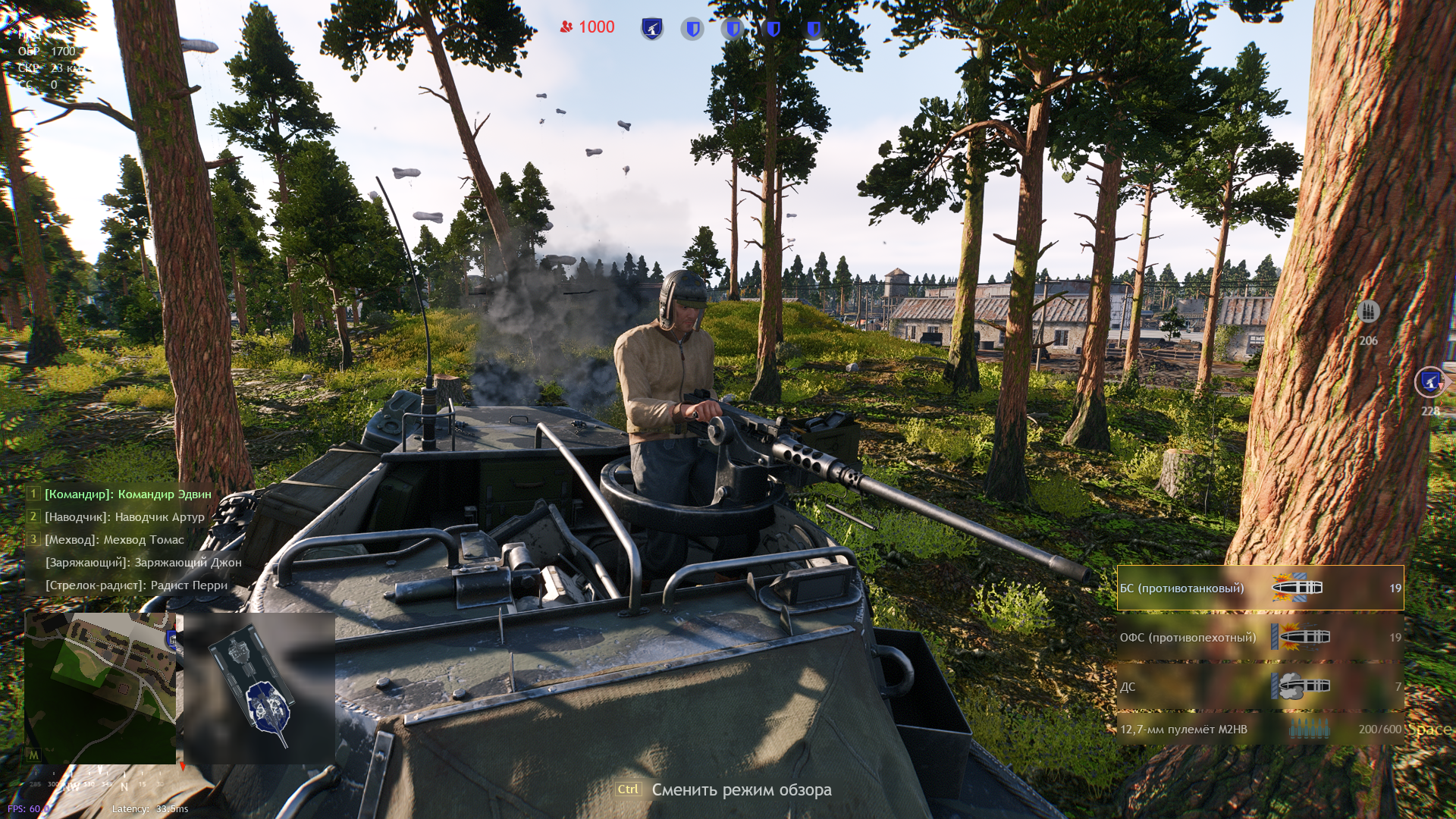Select crew member Заряжающий Джон

(x=143, y=563)
